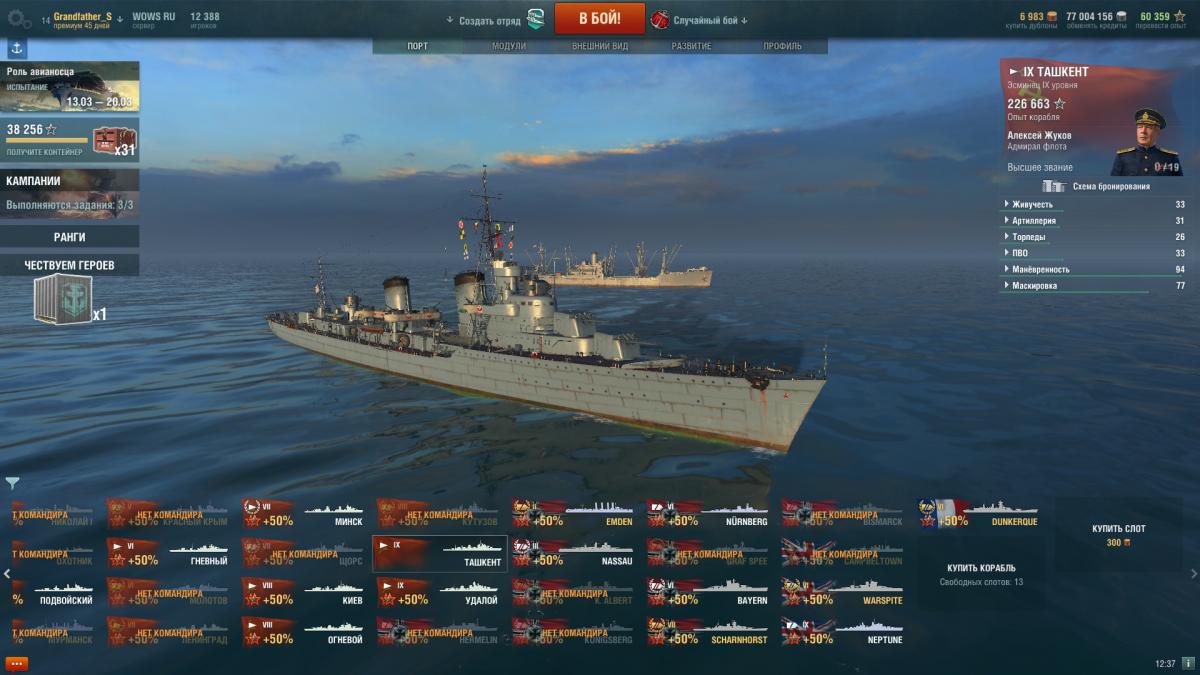Open the ship carousel filter funnel icon
Screen dimensions: 1200x675
click(12, 484)
